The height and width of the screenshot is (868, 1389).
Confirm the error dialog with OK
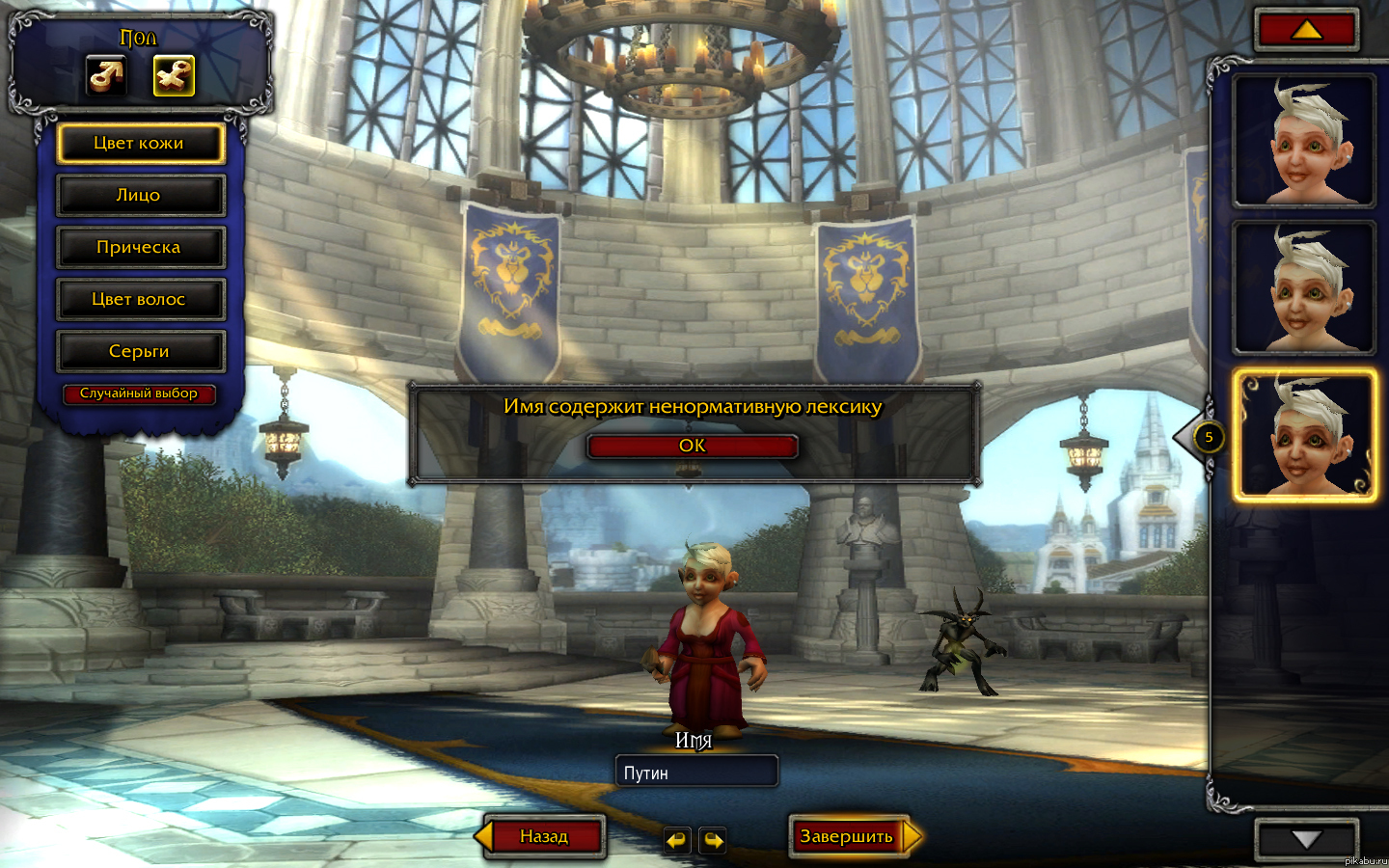click(692, 446)
